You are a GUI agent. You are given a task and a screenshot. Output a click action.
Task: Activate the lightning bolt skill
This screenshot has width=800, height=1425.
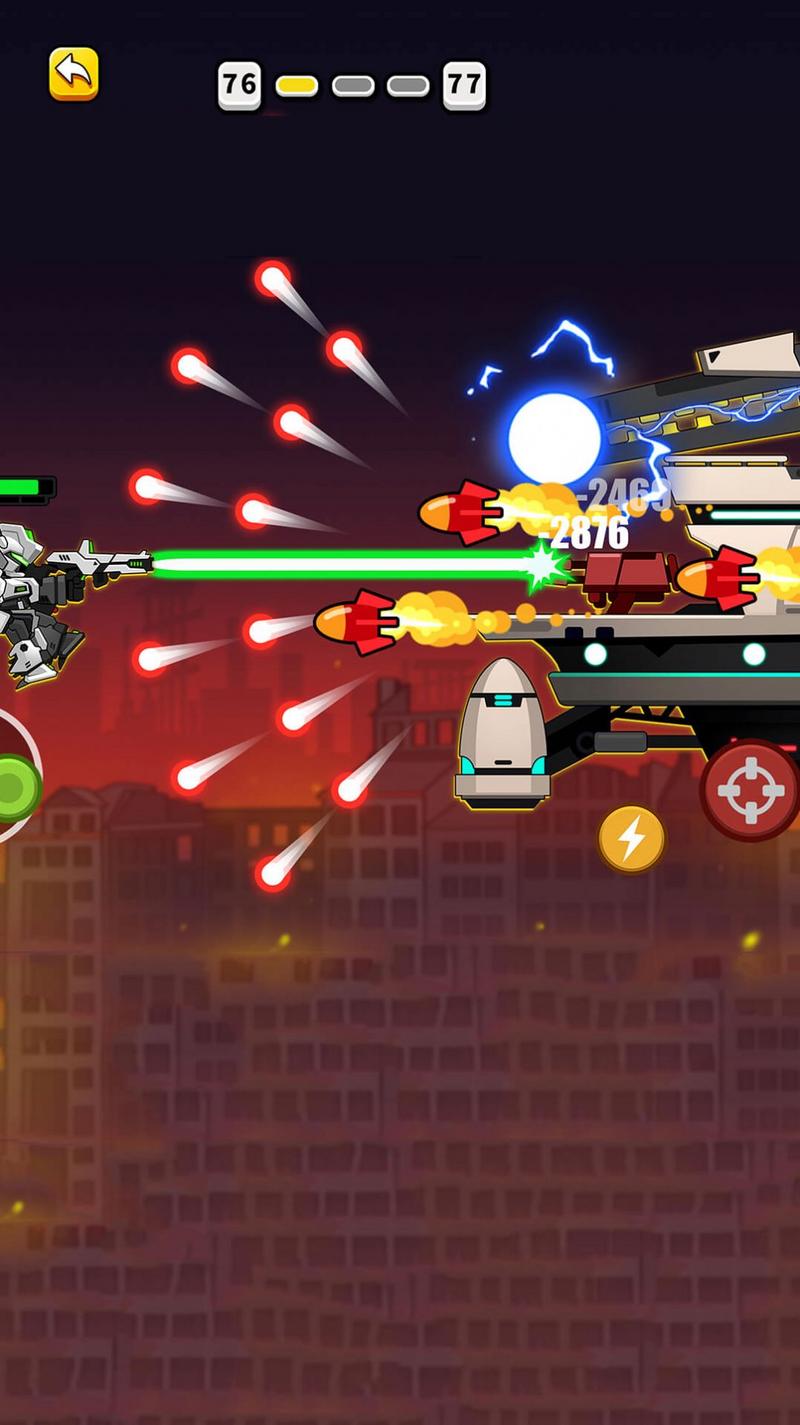pos(631,838)
